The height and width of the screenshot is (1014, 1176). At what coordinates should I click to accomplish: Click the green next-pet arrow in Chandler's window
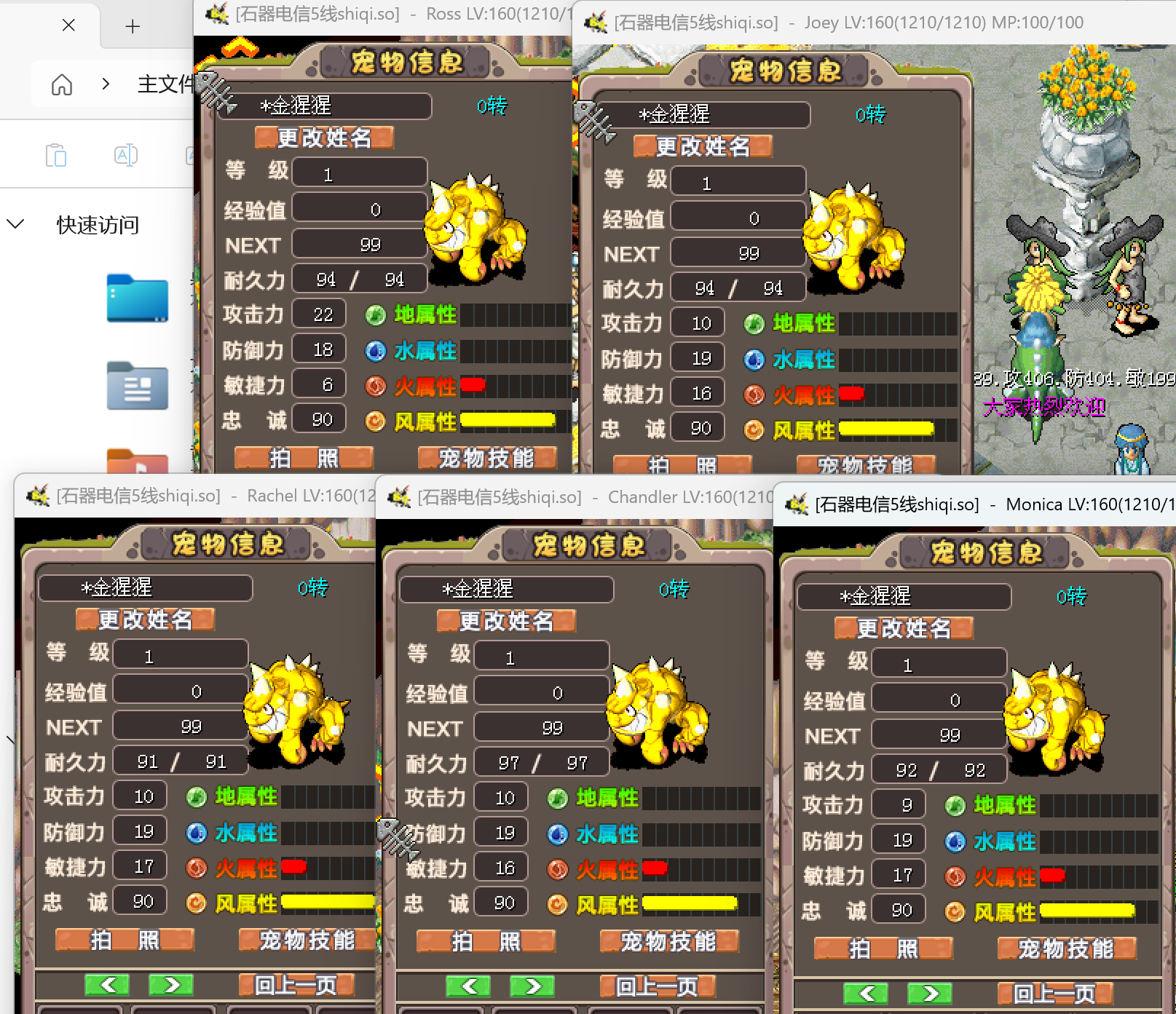[531, 986]
